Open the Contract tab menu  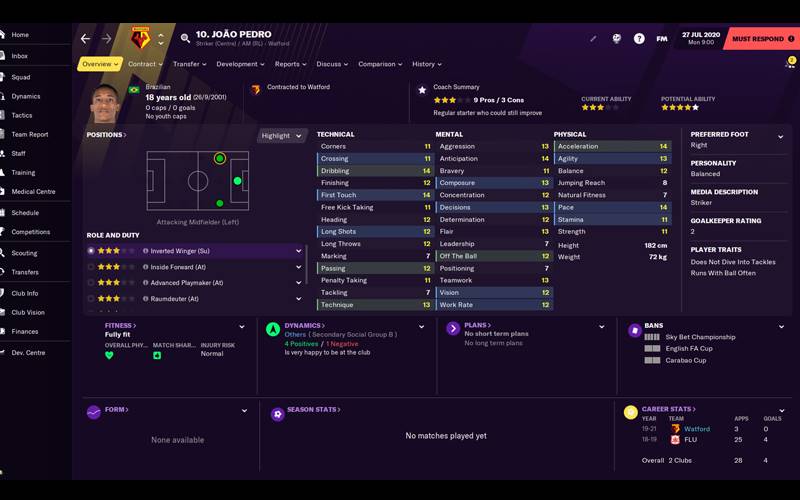click(x=144, y=64)
